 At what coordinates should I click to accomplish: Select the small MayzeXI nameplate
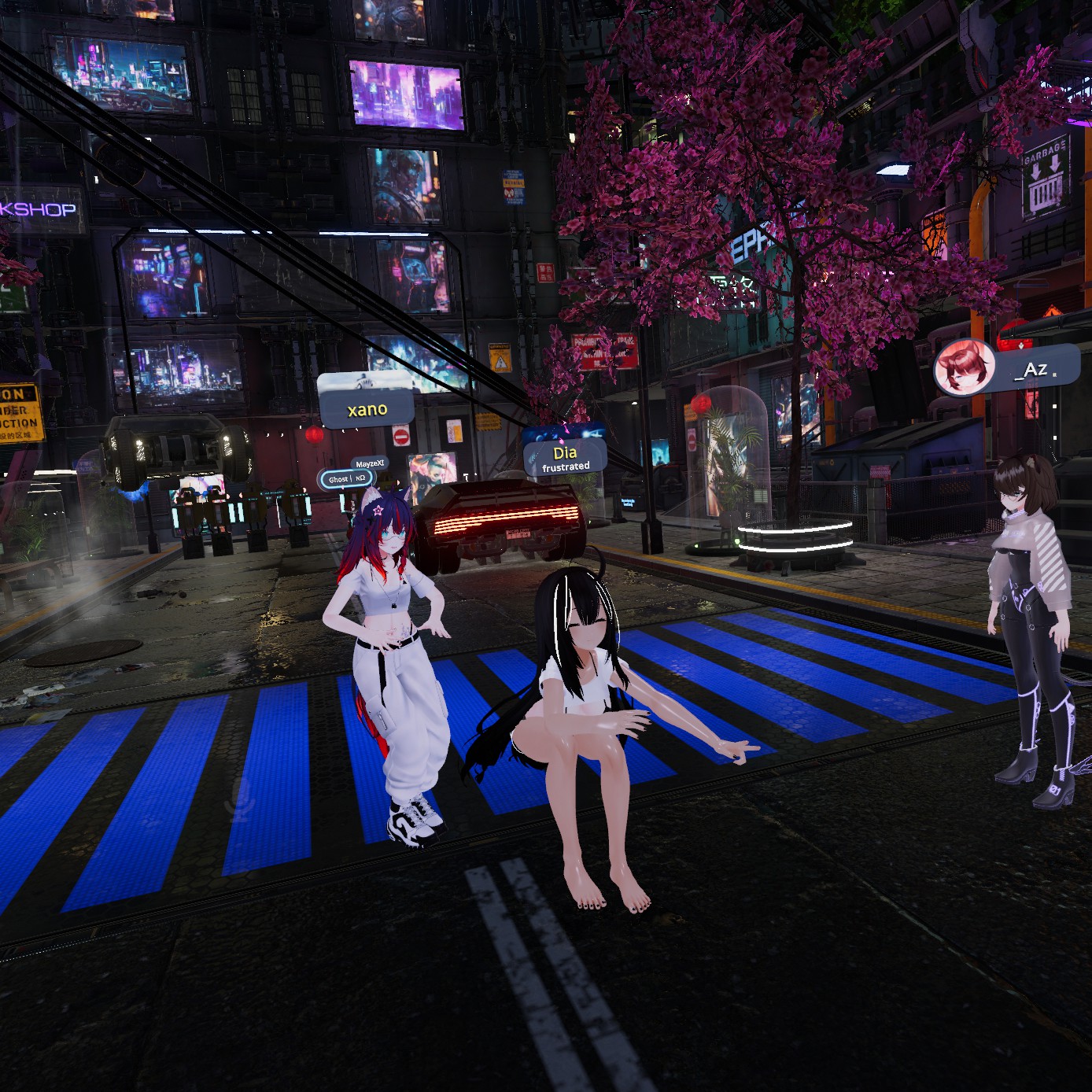tap(369, 463)
